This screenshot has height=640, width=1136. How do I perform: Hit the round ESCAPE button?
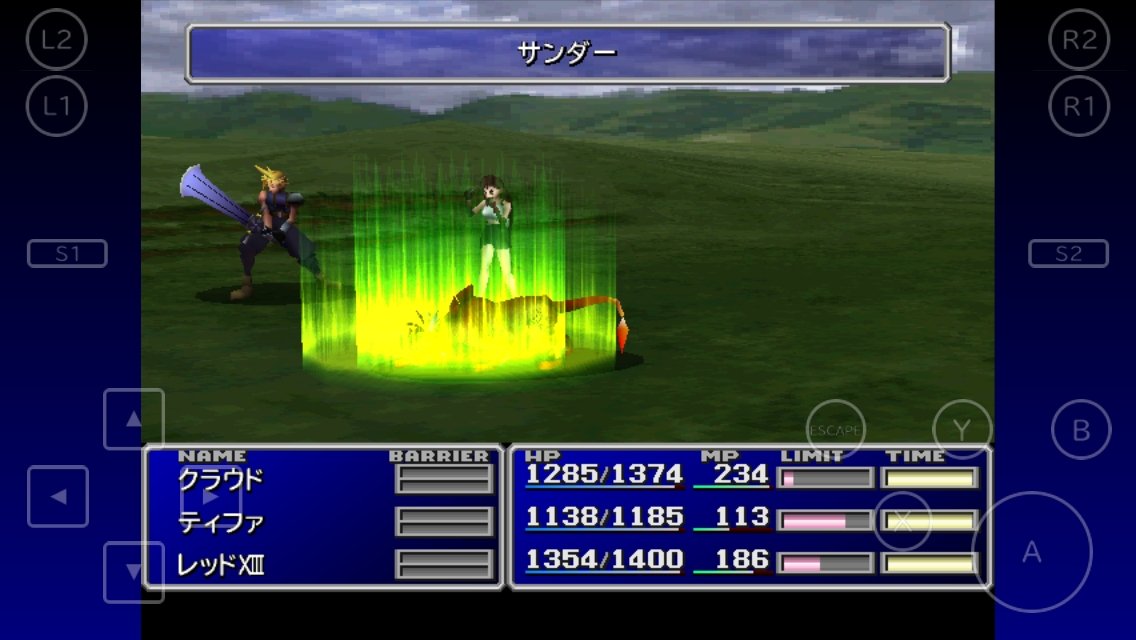[x=835, y=429]
